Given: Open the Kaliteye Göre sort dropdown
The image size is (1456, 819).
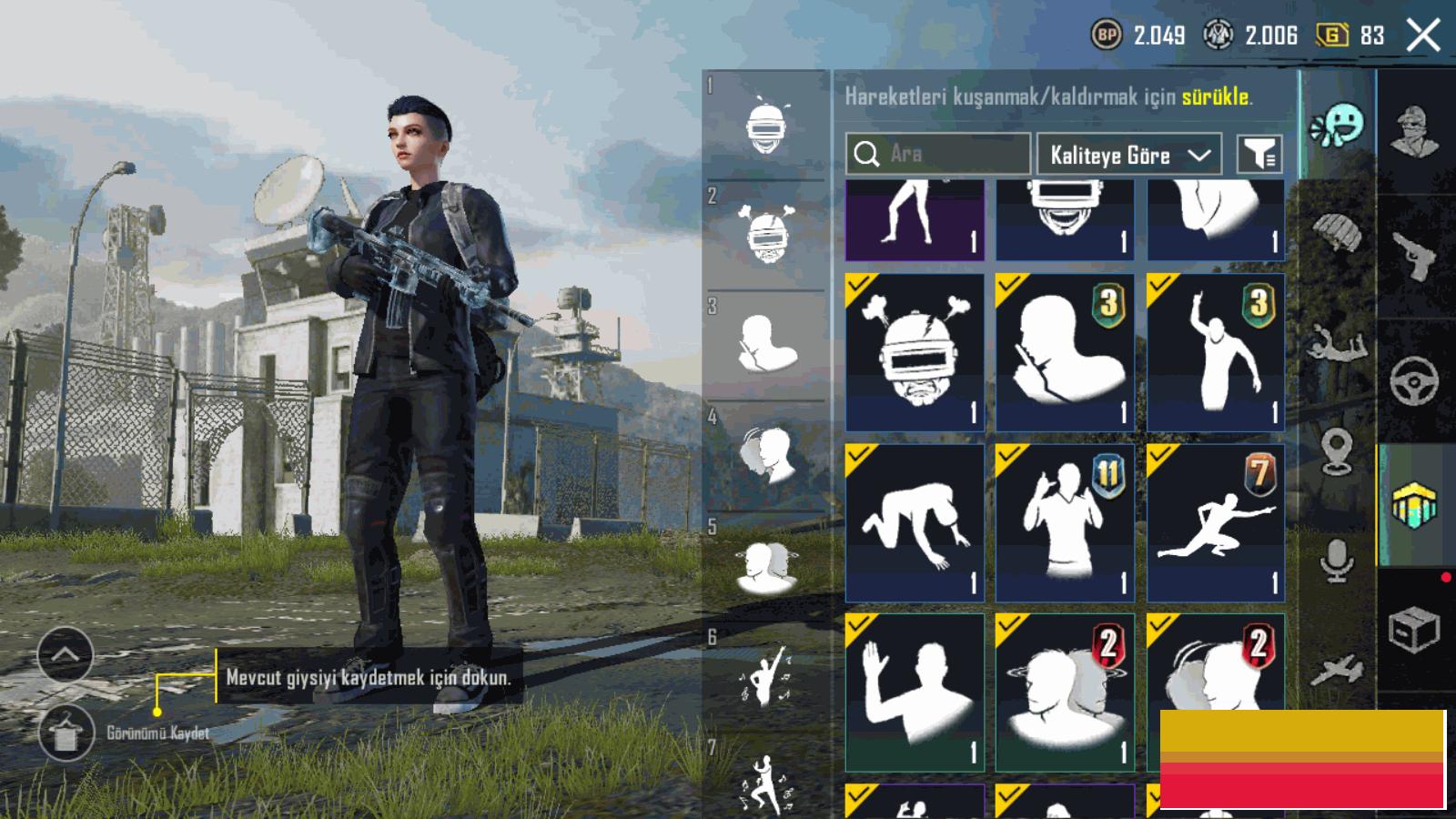Looking at the screenshot, I should click(x=1128, y=155).
